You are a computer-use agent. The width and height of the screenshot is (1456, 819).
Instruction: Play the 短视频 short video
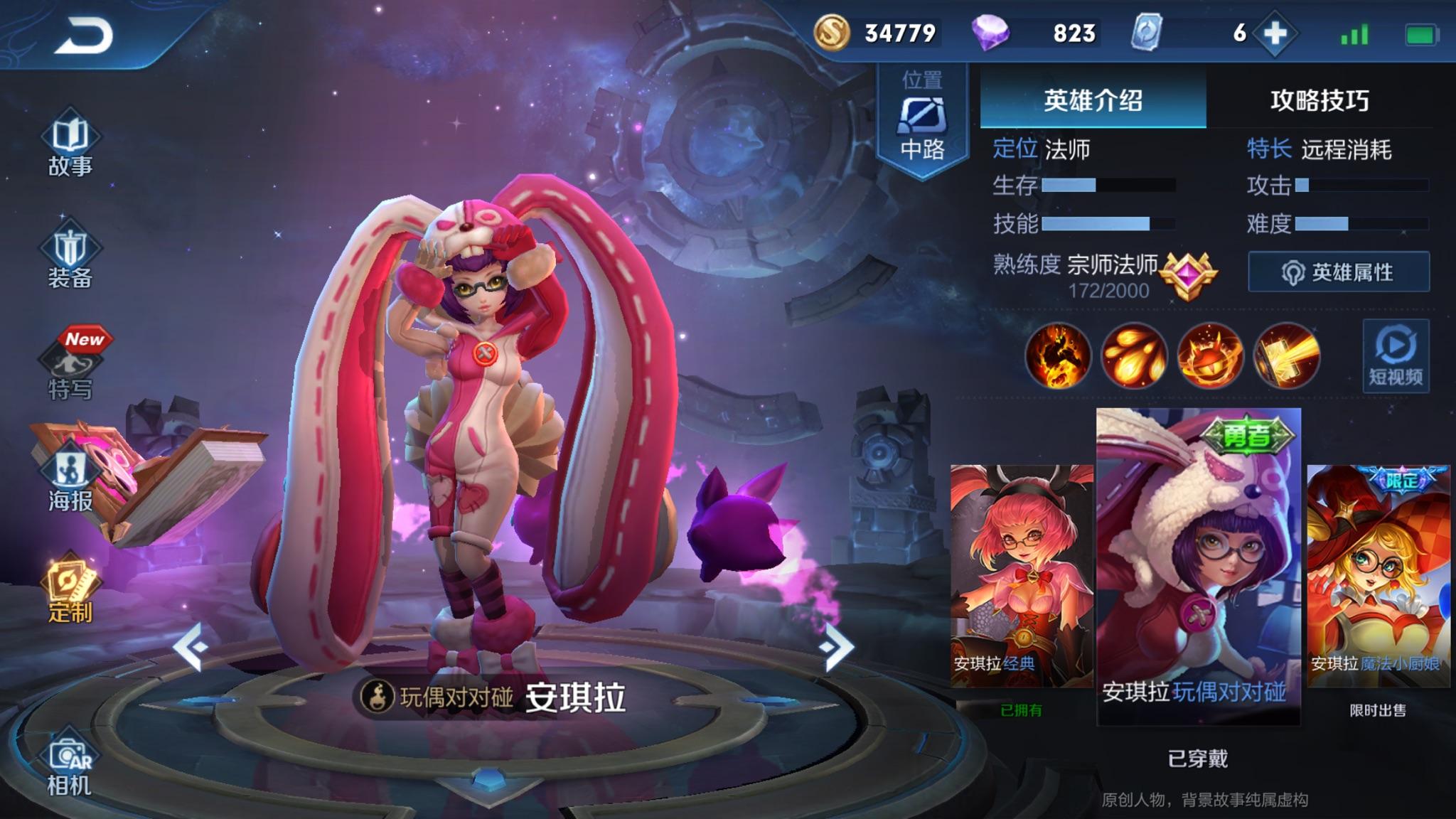1396,355
